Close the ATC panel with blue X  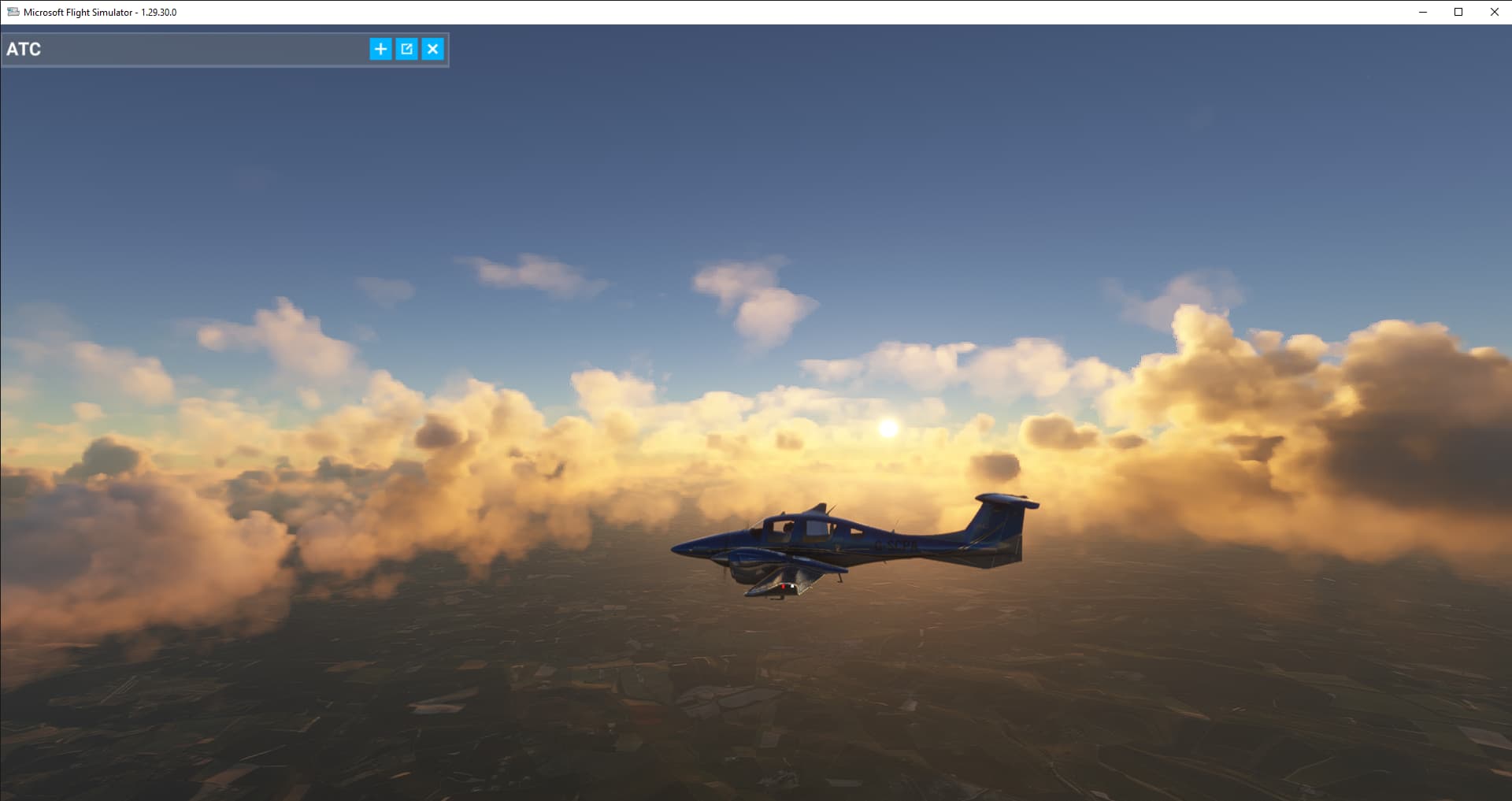pos(433,49)
